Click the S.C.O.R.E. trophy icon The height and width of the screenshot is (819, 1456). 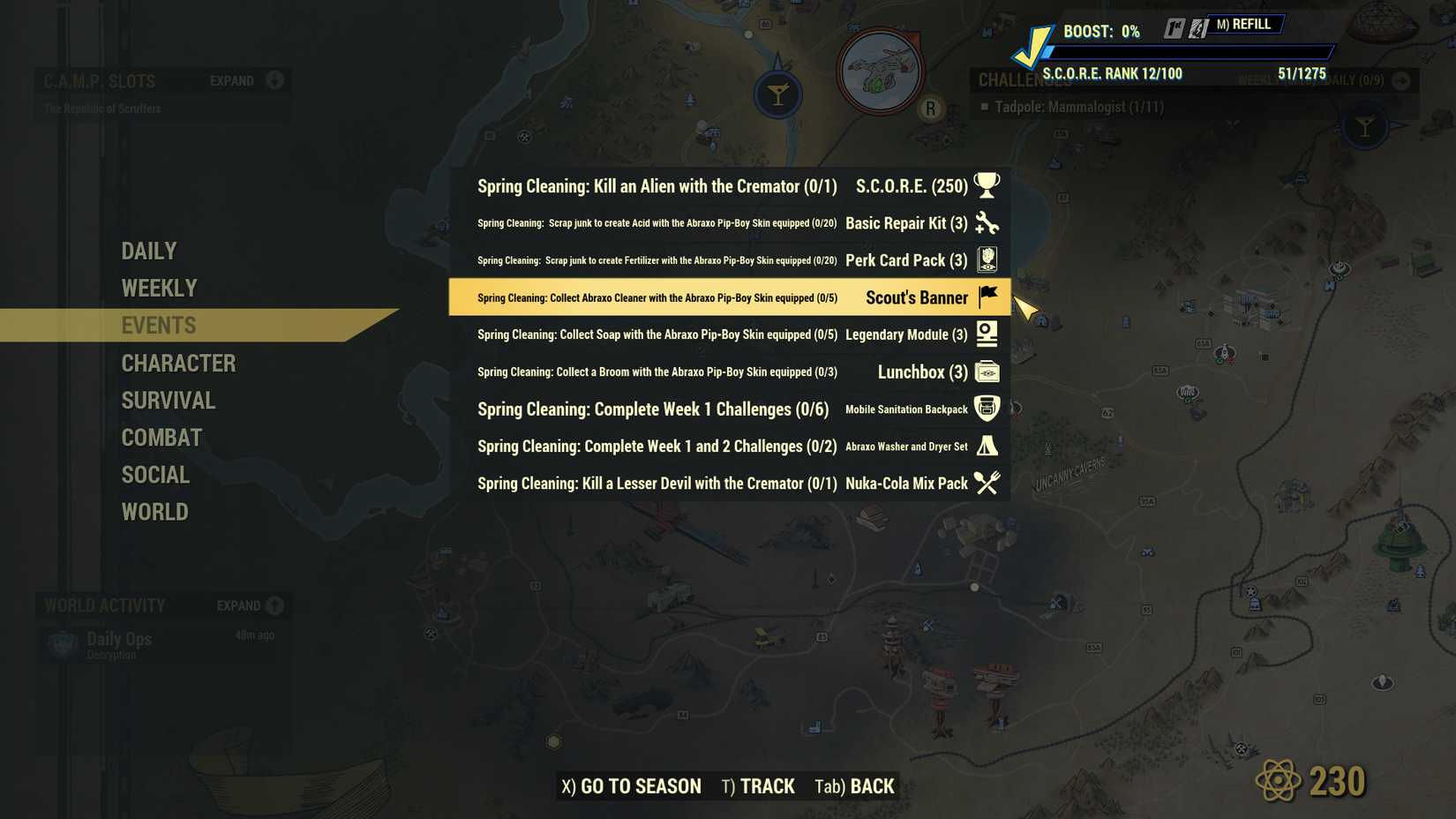[x=986, y=184]
